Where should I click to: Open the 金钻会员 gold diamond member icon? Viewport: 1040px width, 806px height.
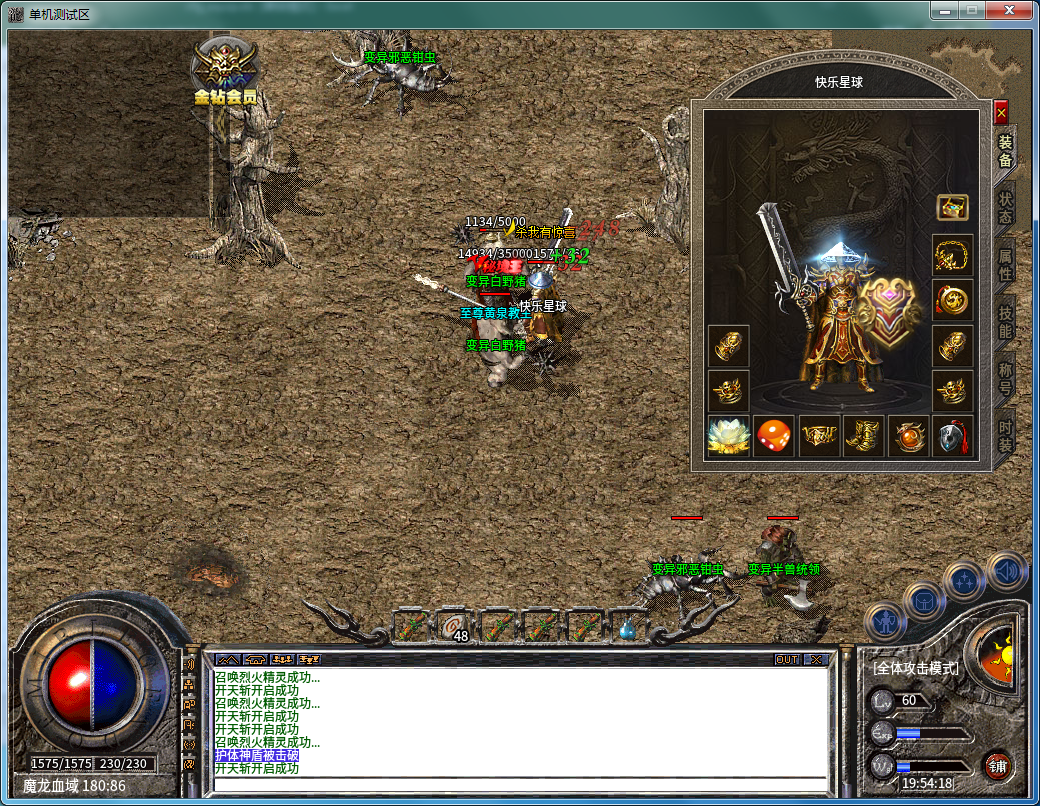pos(225,70)
